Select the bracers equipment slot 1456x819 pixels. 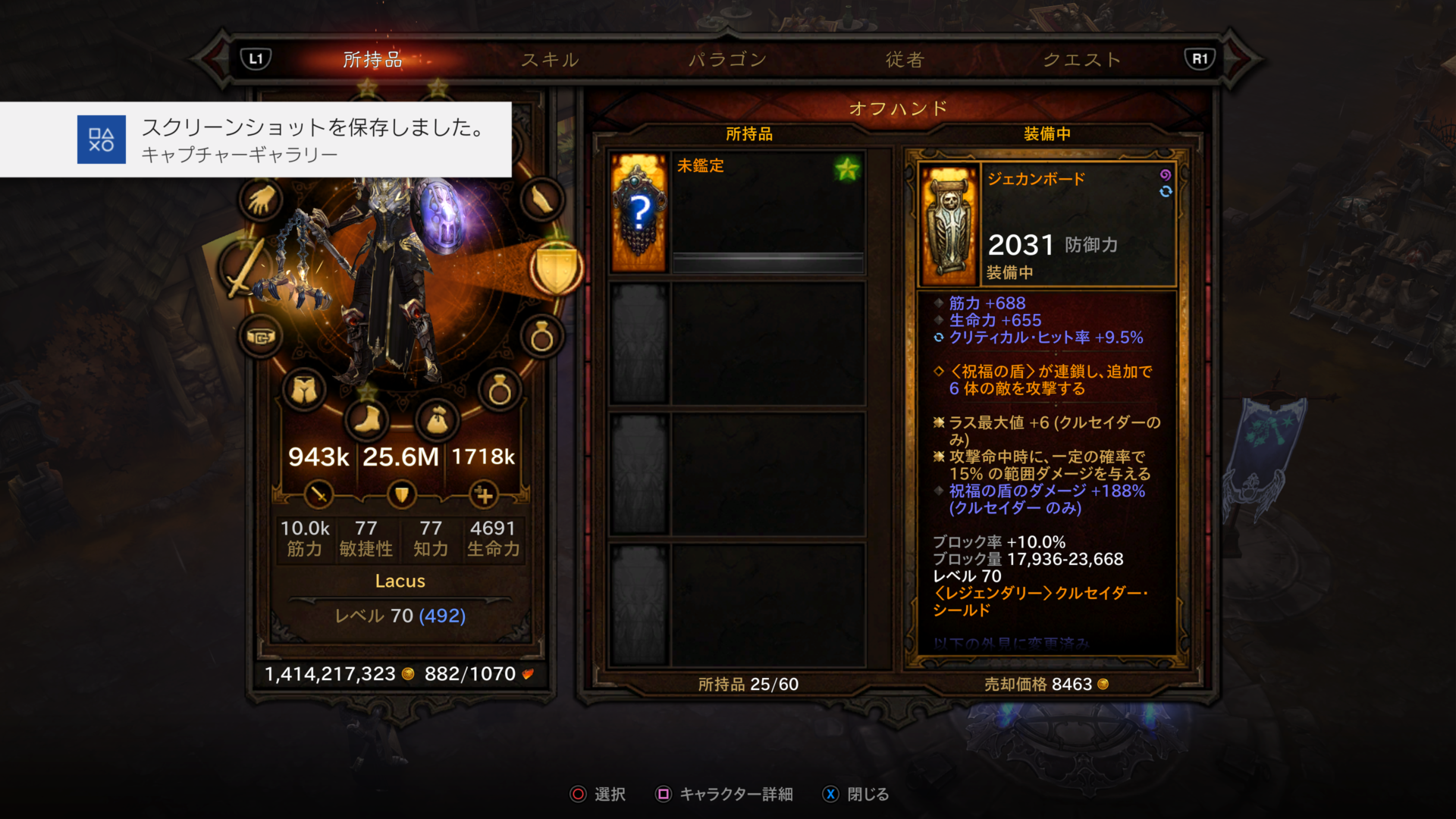pos(541,200)
